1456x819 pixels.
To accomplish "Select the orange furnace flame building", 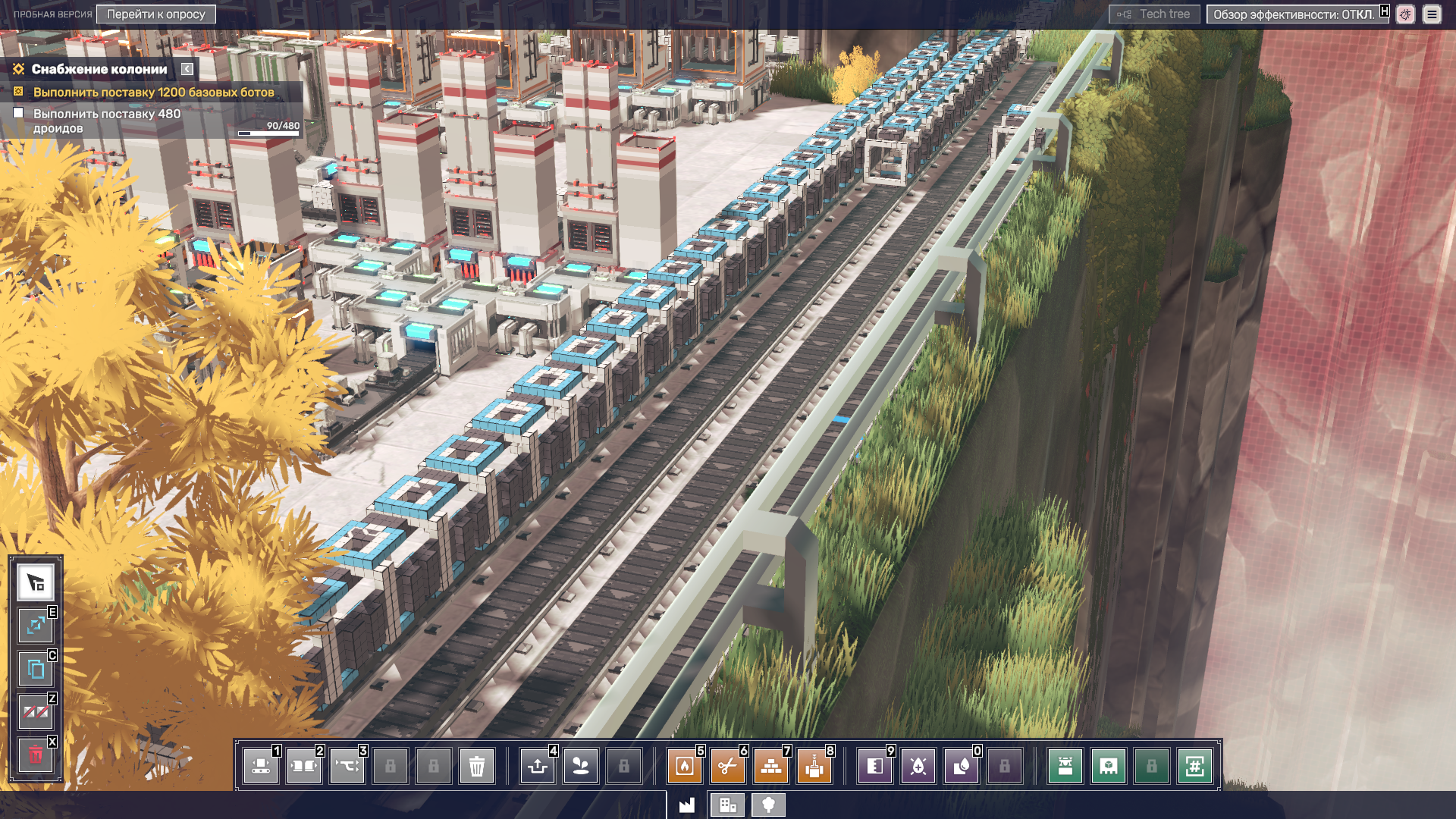I will (684, 766).
